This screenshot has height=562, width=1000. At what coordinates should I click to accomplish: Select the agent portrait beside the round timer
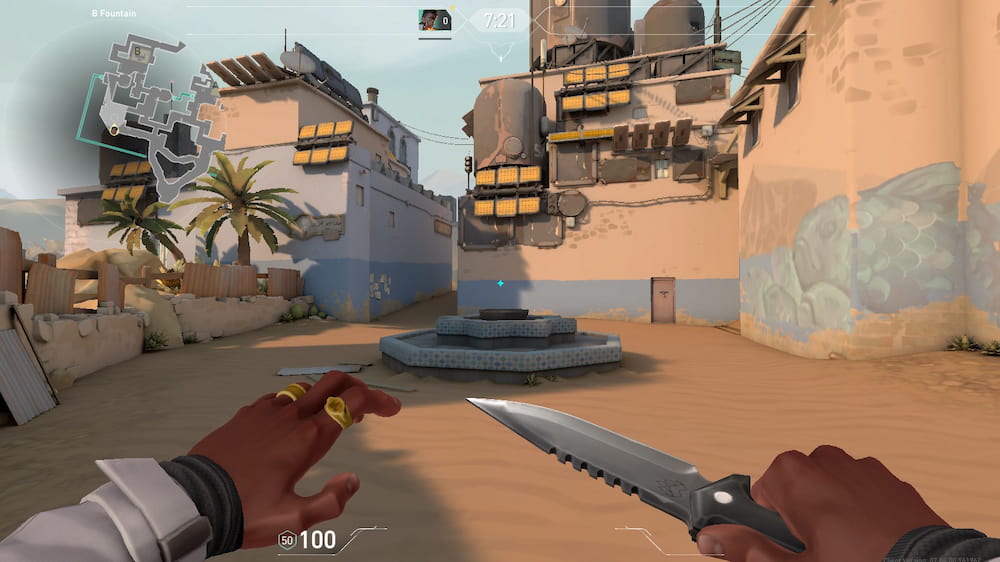(x=433, y=19)
